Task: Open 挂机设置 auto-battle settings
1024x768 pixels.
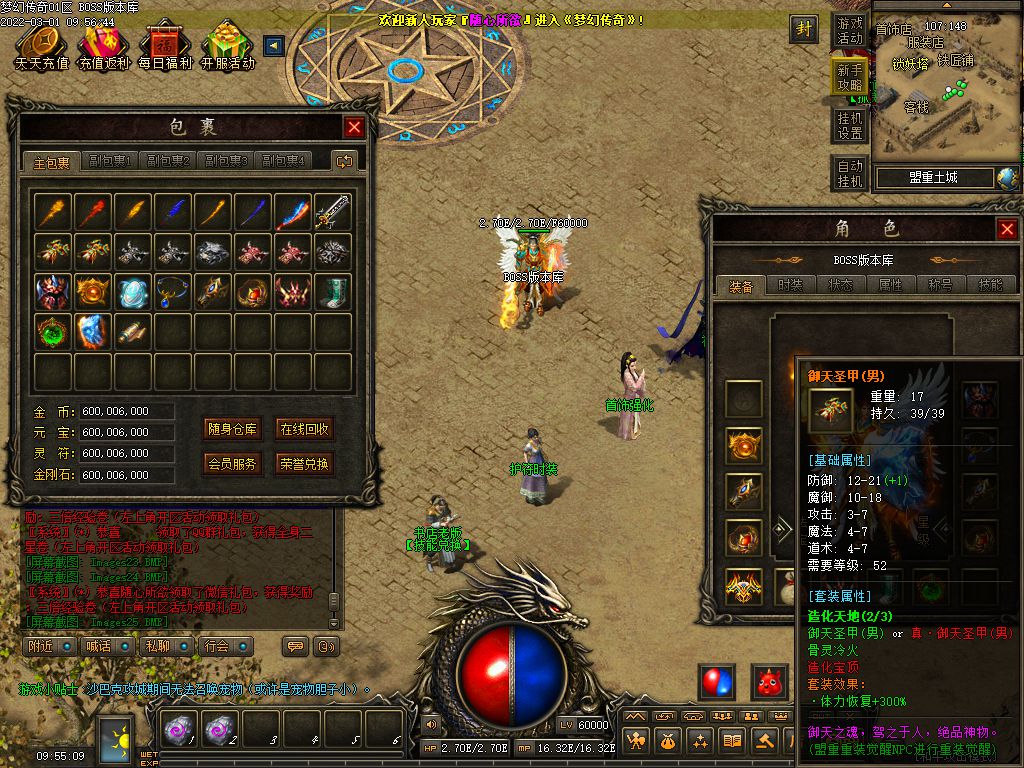Action: 850,125
